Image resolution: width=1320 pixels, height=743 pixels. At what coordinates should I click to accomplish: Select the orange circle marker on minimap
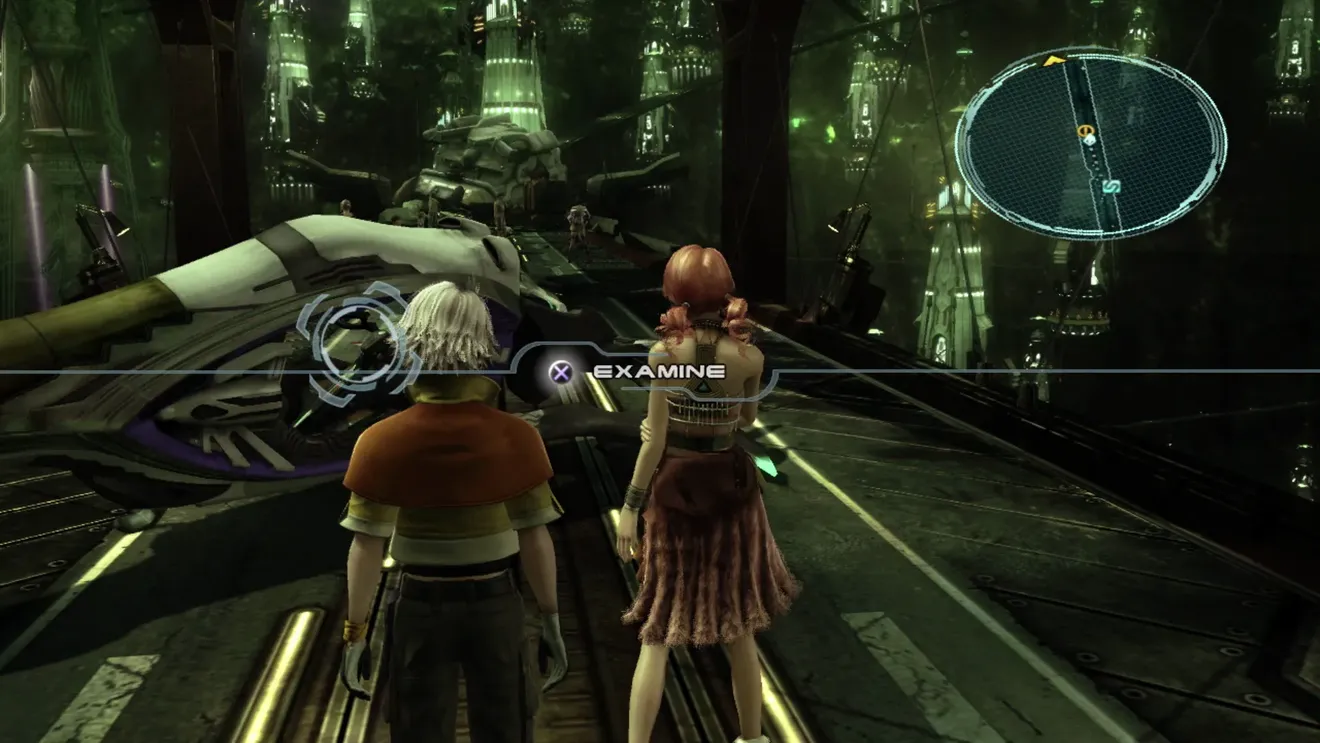pyautogui.click(x=1085, y=130)
